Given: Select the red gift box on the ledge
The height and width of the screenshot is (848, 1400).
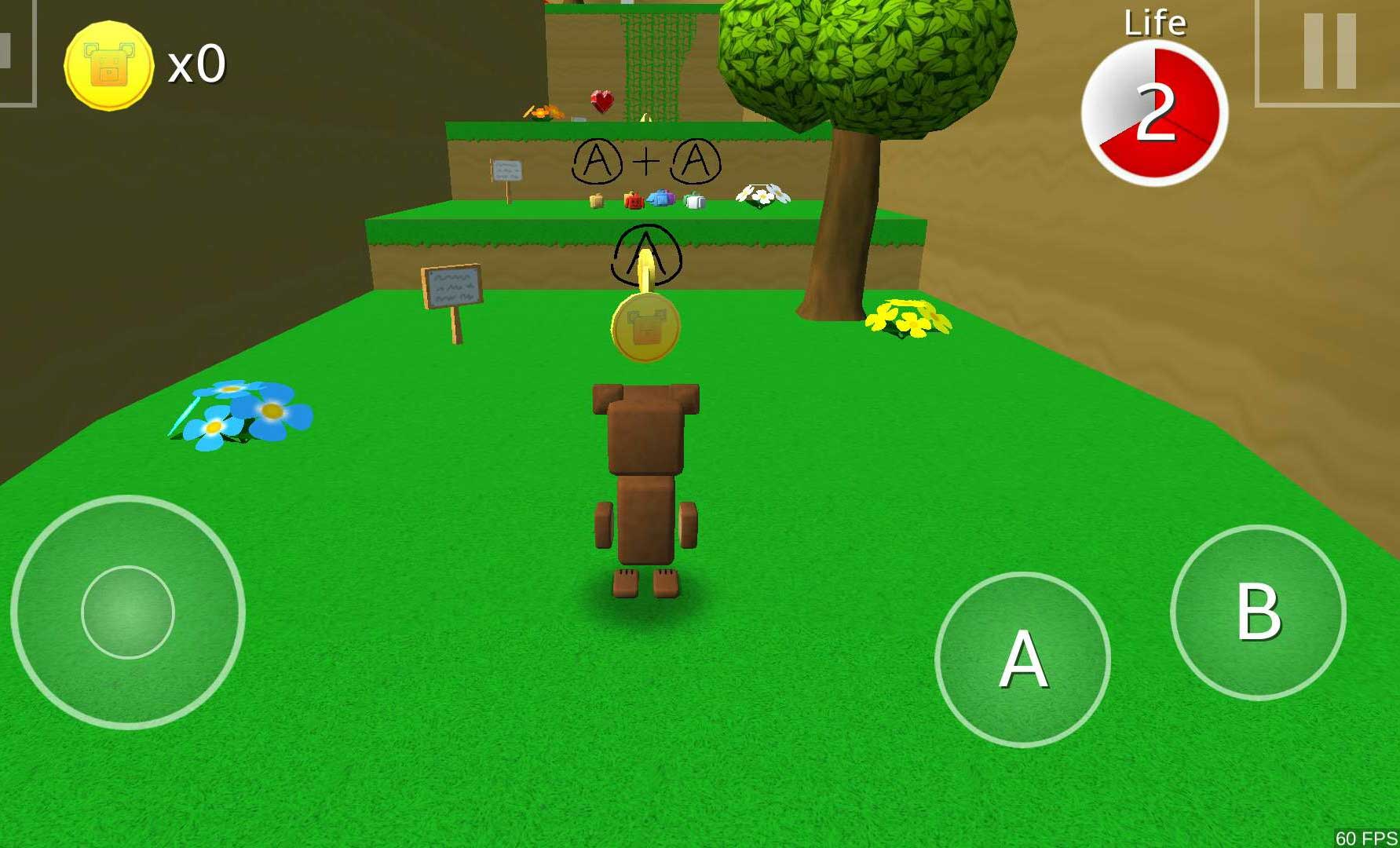Looking at the screenshot, I should click(633, 201).
